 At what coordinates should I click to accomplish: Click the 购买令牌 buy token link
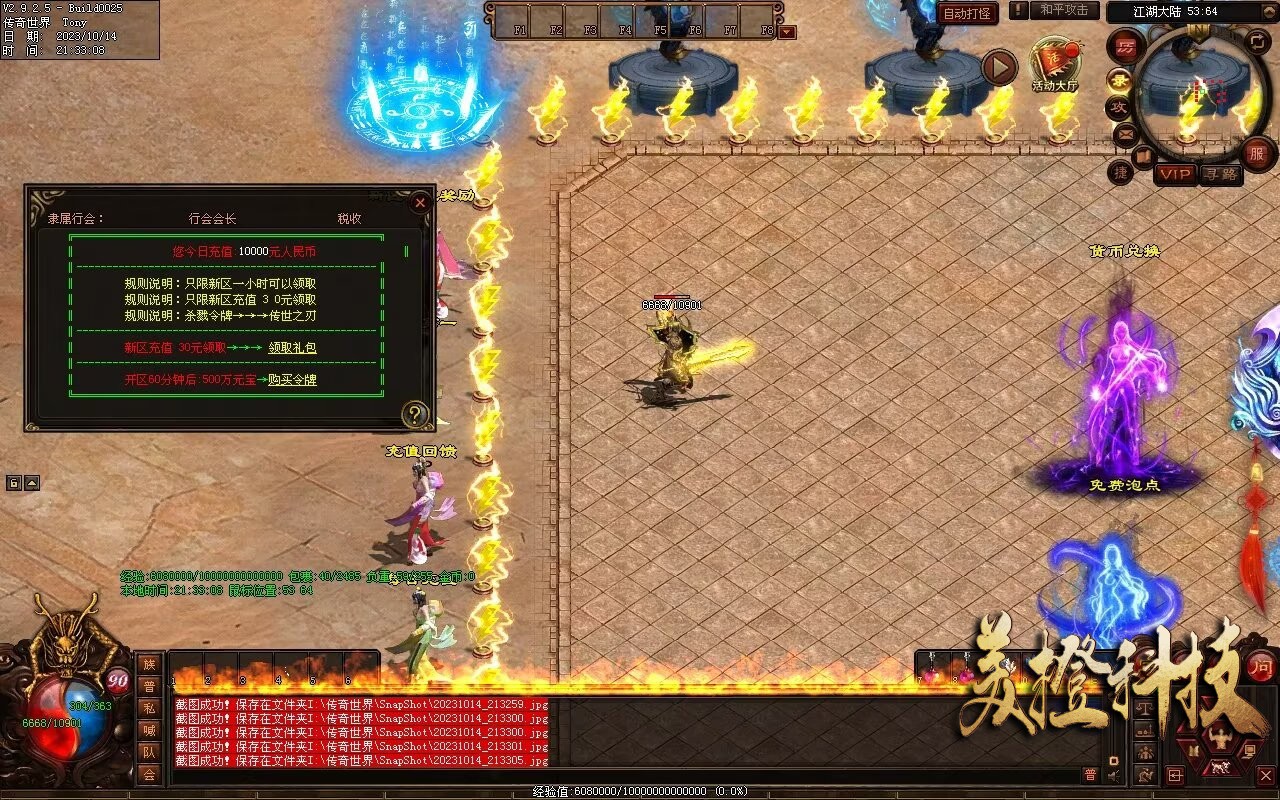pyautogui.click(x=292, y=380)
